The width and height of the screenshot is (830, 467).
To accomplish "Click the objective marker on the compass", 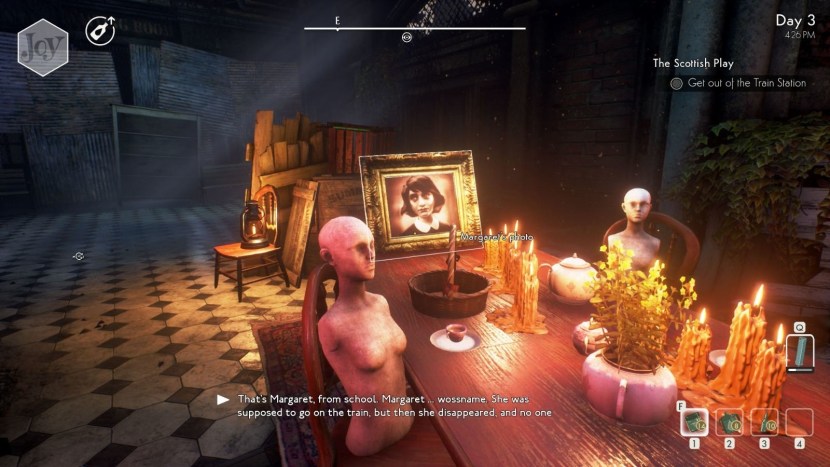I will [x=406, y=37].
